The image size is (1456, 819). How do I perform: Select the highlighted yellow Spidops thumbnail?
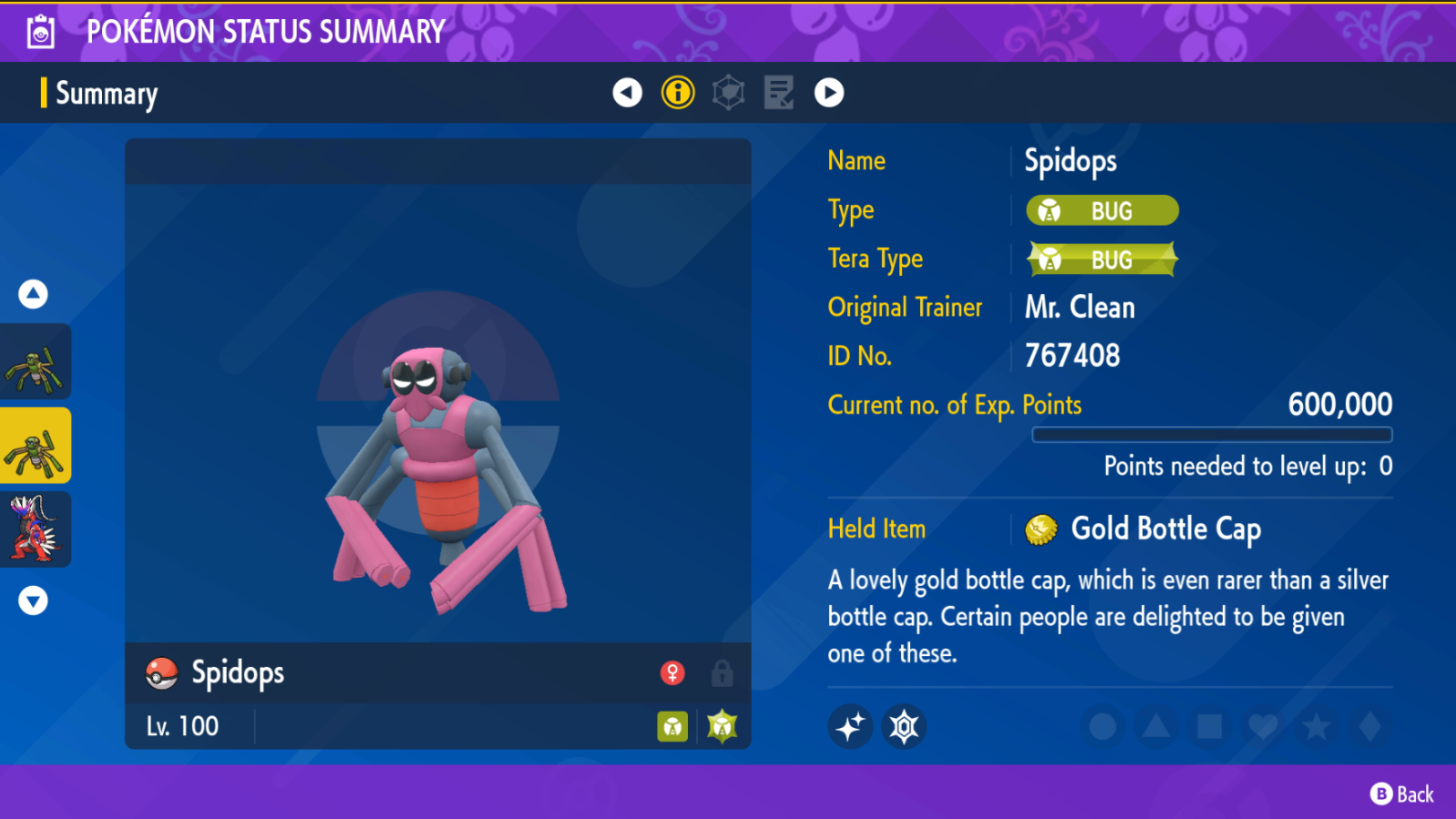tap(35, 446)
